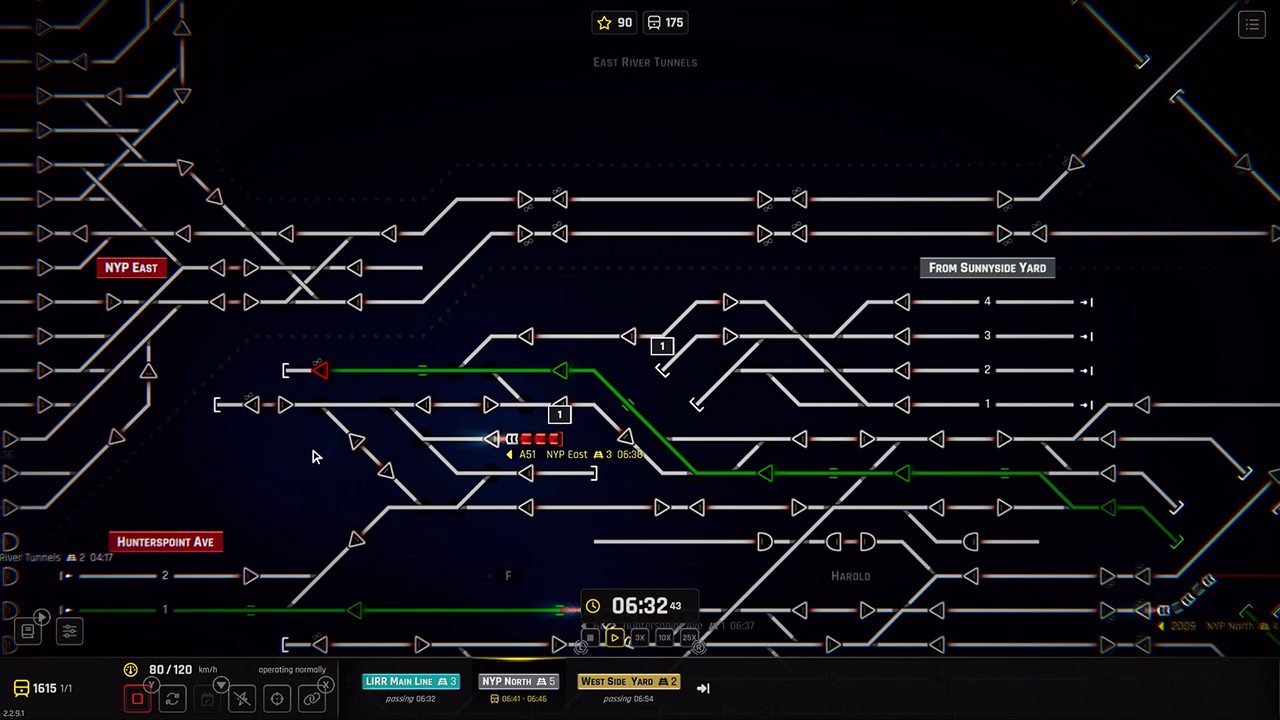Select the auto-routing loop icon
Viewport: 1280px width, 720px height.
point(172,698)
